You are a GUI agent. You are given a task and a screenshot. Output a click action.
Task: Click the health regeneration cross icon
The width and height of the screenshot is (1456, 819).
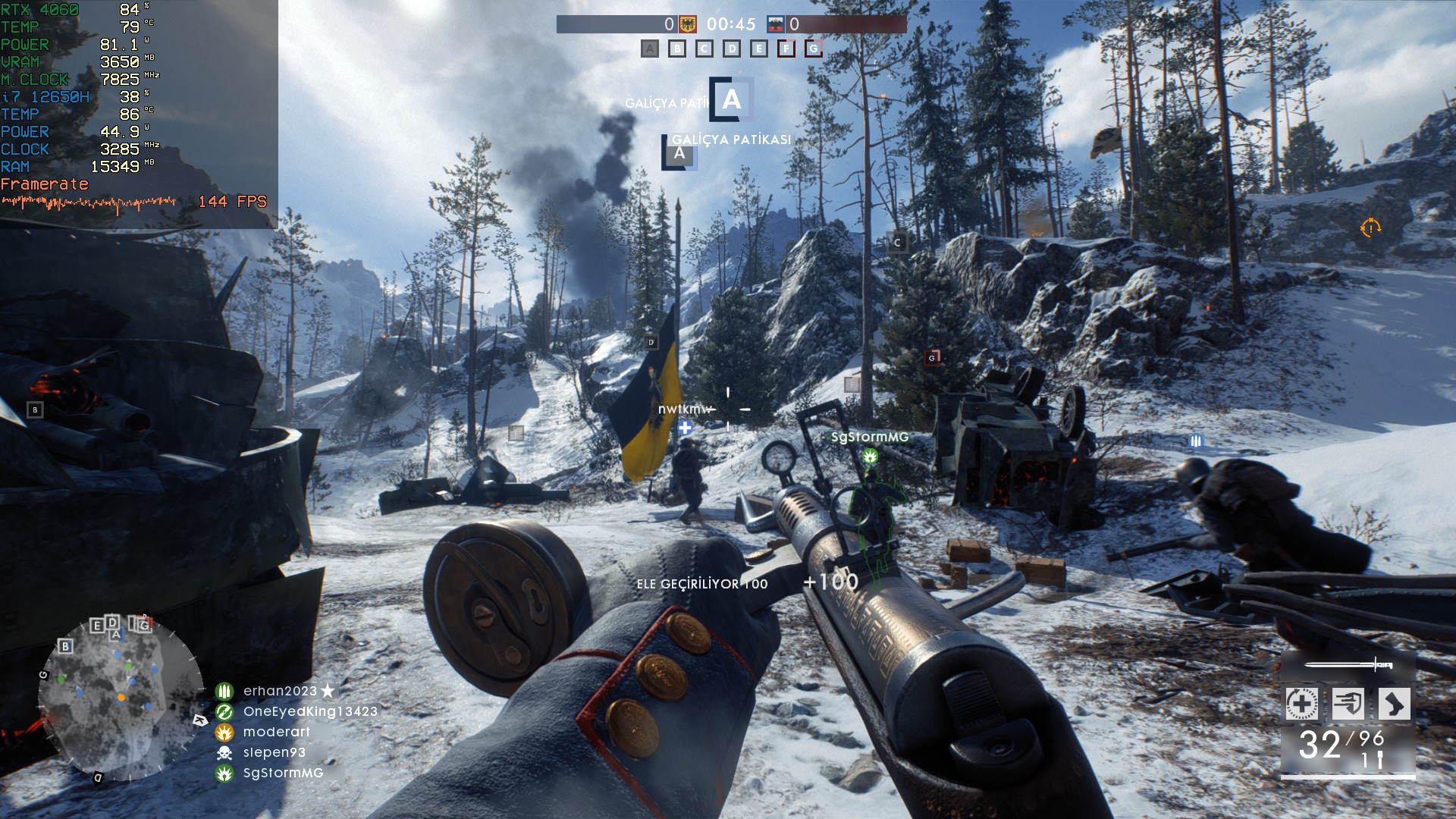1301,704
